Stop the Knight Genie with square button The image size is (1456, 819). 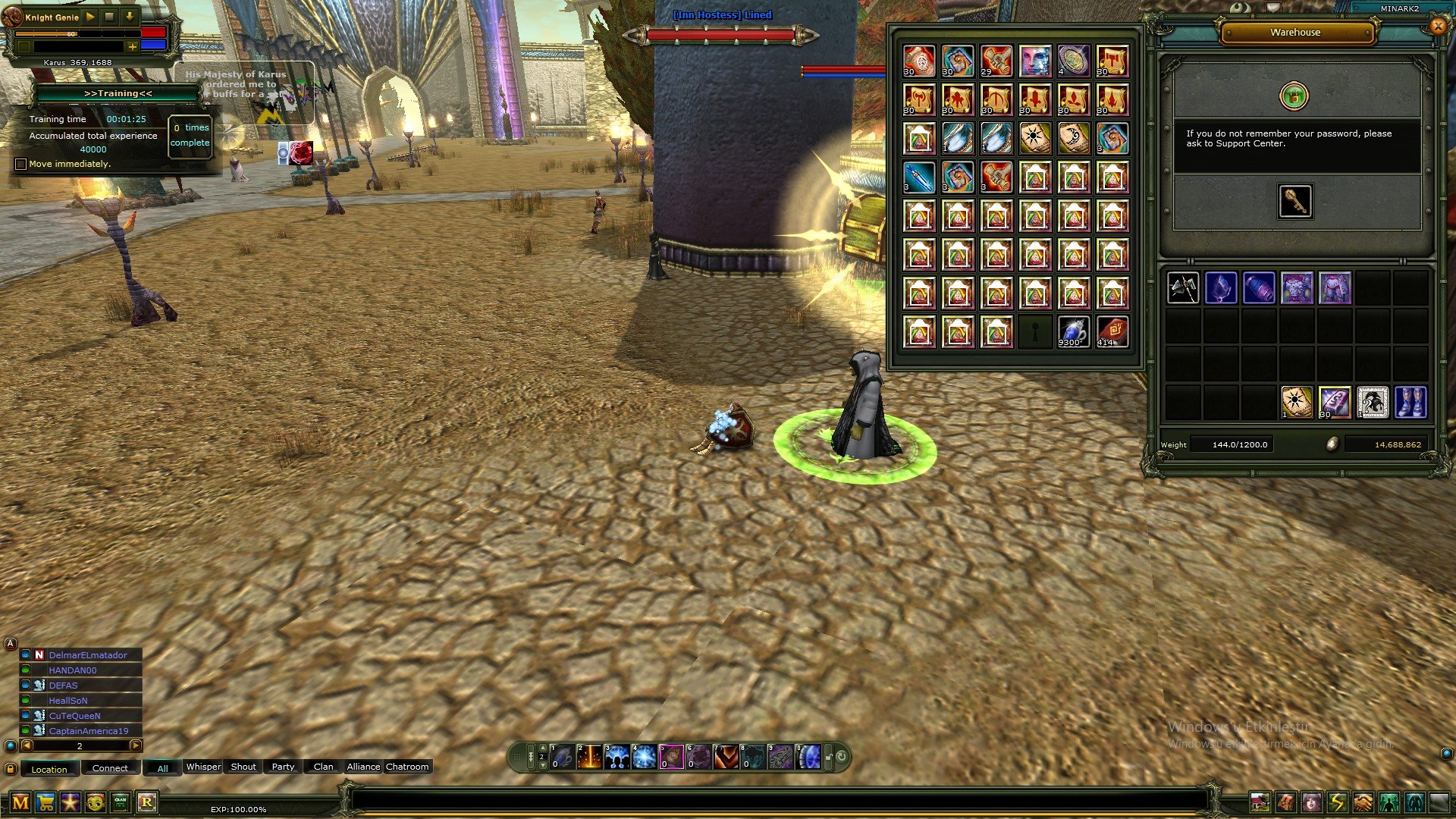click(109, 16)
